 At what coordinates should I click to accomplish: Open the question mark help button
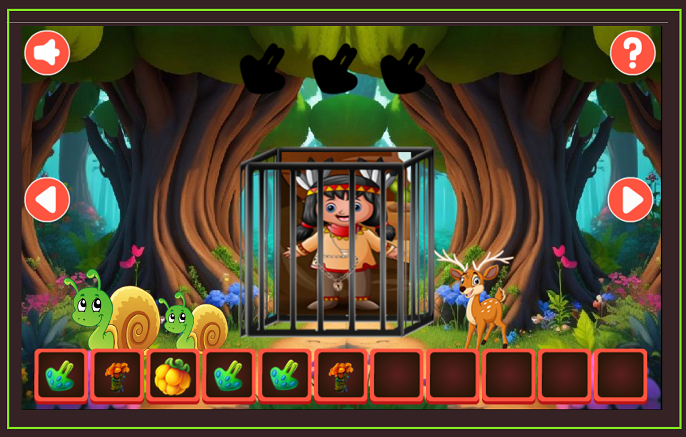pos(632,52)
